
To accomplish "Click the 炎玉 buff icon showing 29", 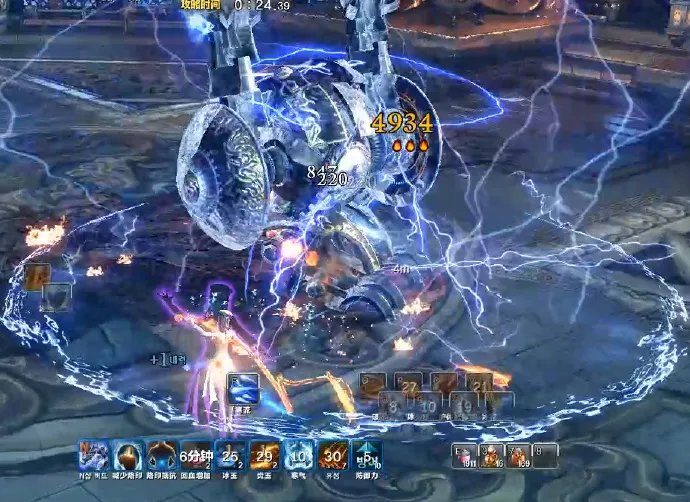I will point(264,456).
